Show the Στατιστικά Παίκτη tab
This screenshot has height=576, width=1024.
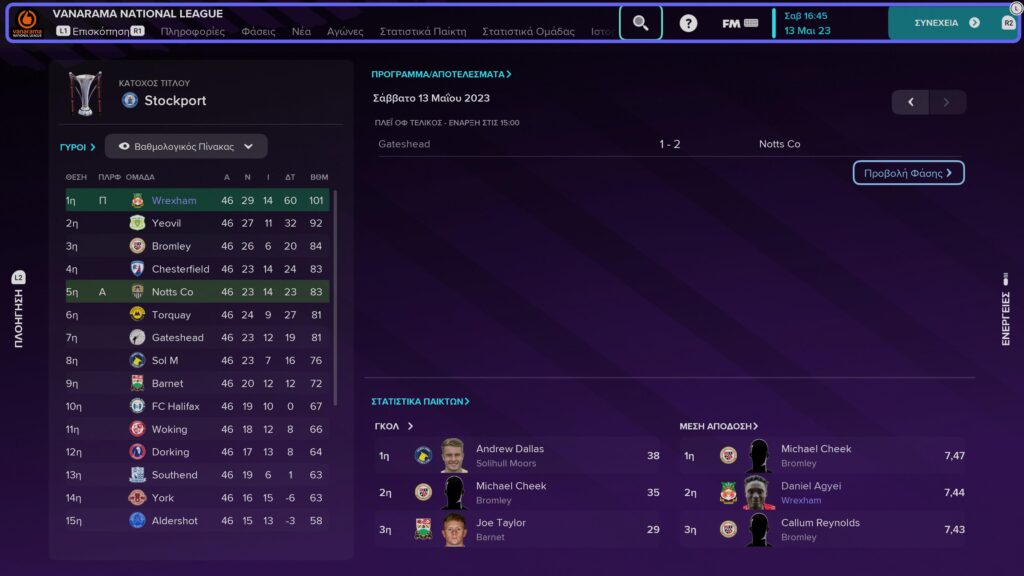422,31
